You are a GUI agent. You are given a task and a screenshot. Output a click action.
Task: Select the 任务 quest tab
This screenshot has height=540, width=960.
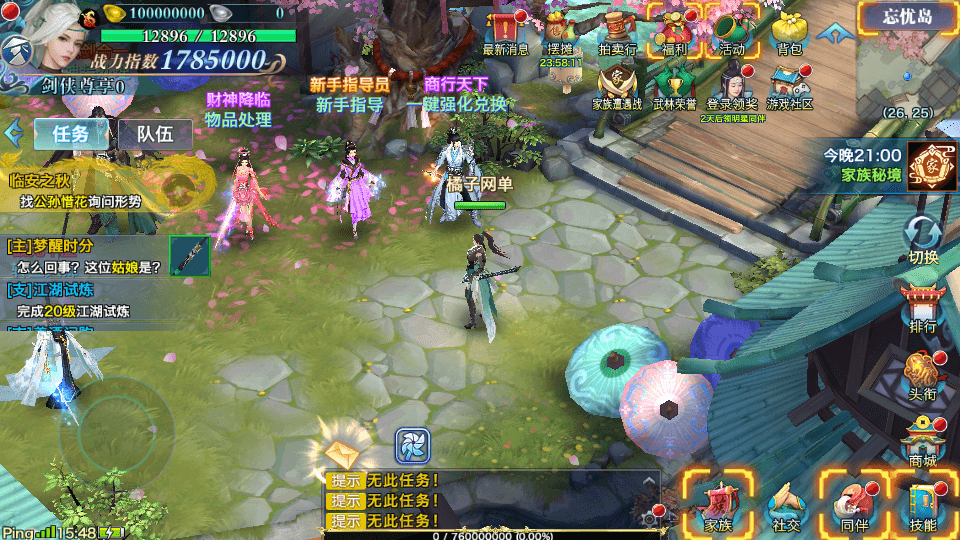(x=71, y=134)
